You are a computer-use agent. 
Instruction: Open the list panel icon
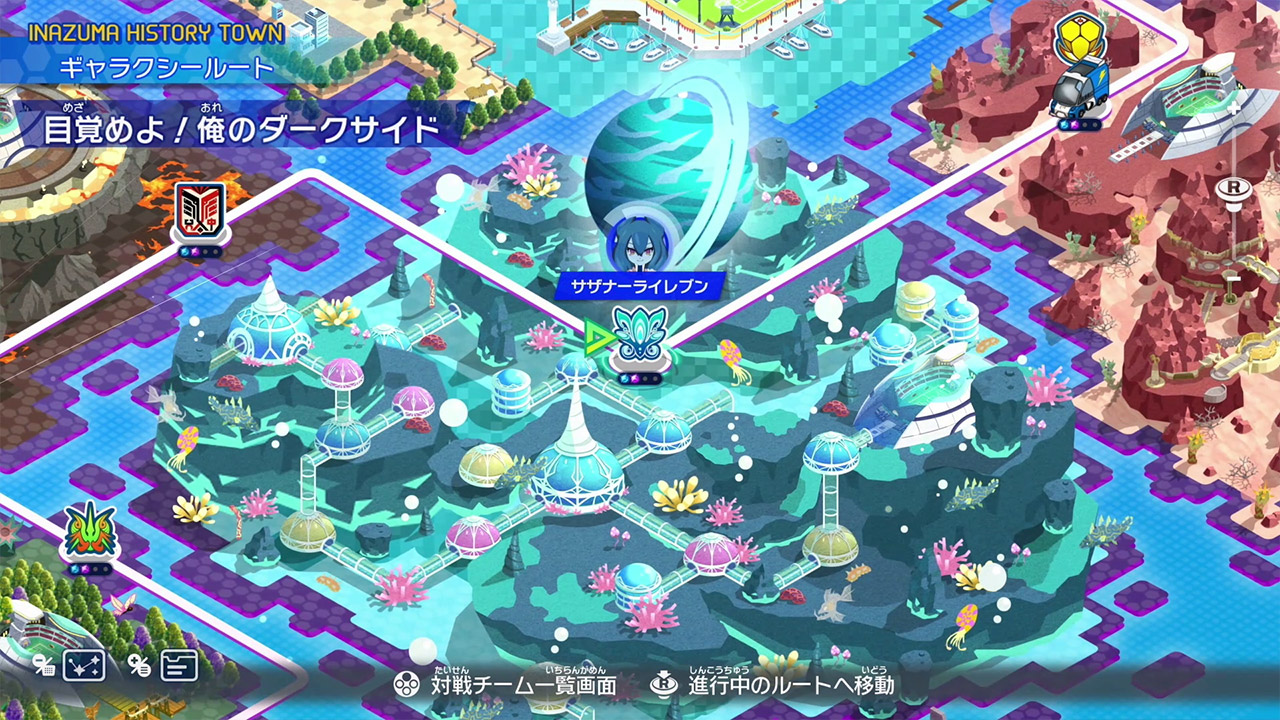[179, 665]
